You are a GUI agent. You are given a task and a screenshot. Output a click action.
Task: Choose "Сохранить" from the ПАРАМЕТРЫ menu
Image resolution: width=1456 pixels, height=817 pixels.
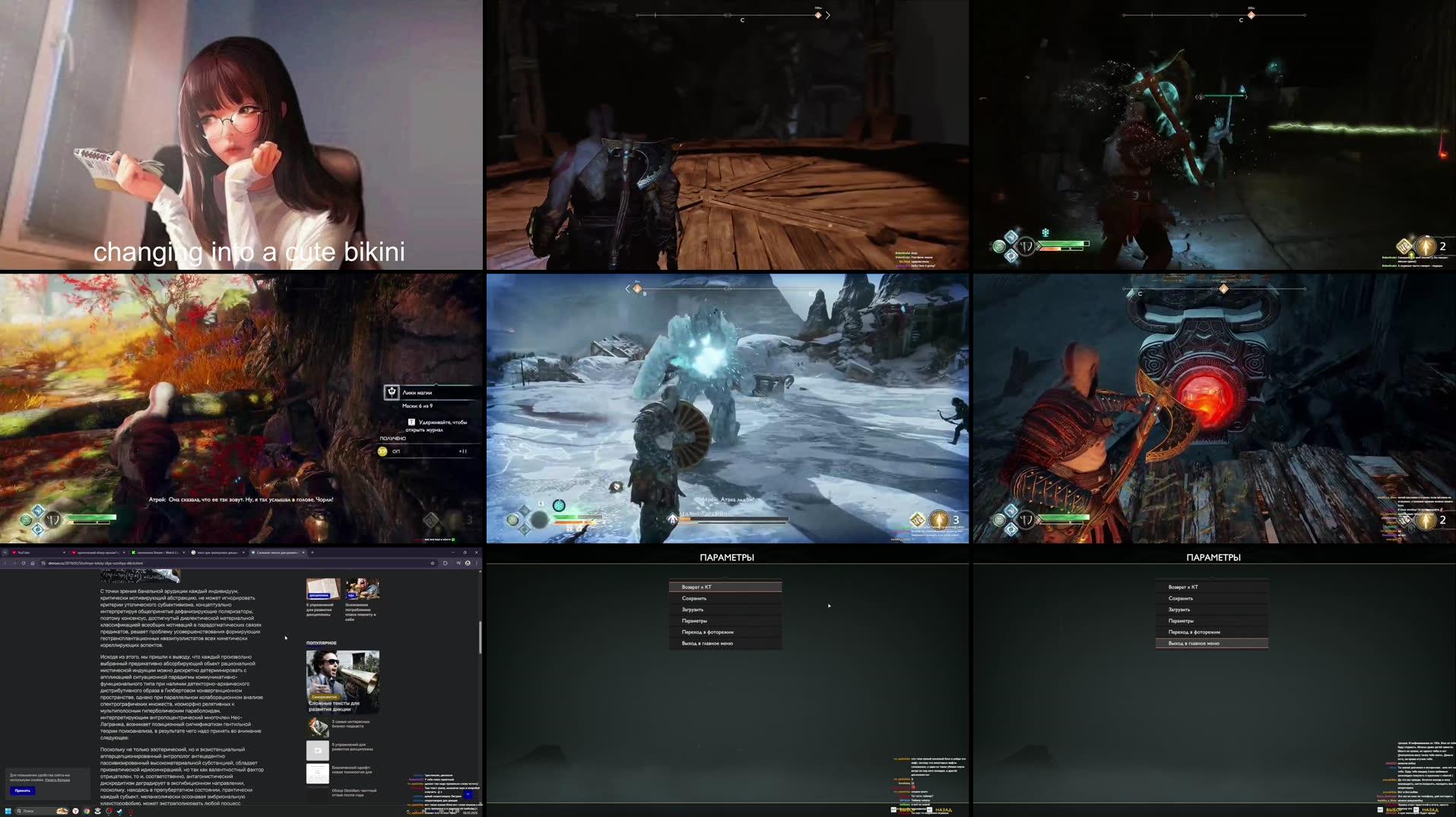[726, 598]
